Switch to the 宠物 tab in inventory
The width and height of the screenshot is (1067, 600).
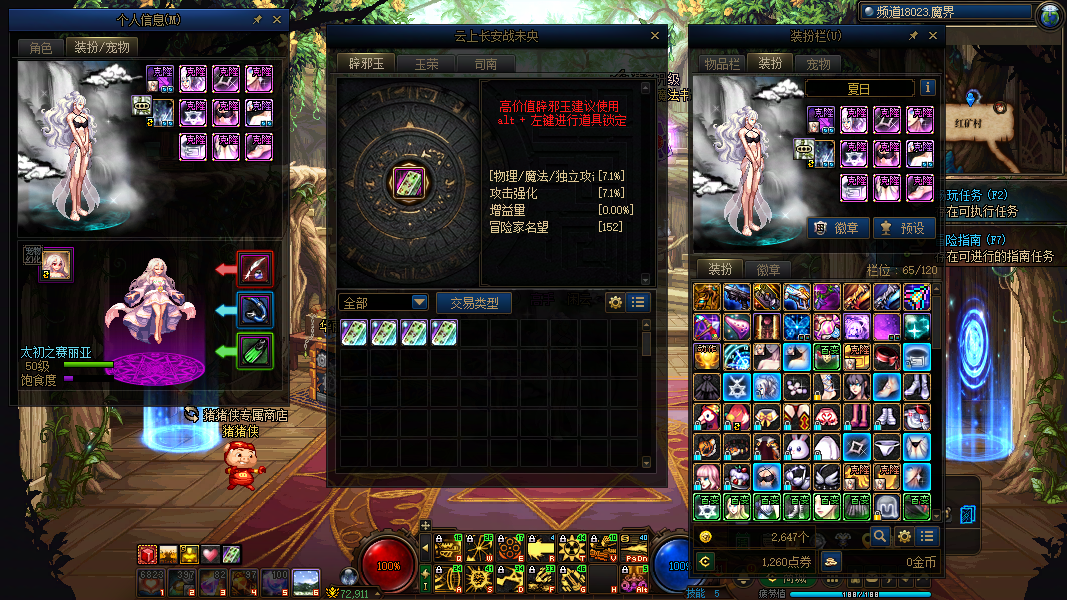(818, 63)
